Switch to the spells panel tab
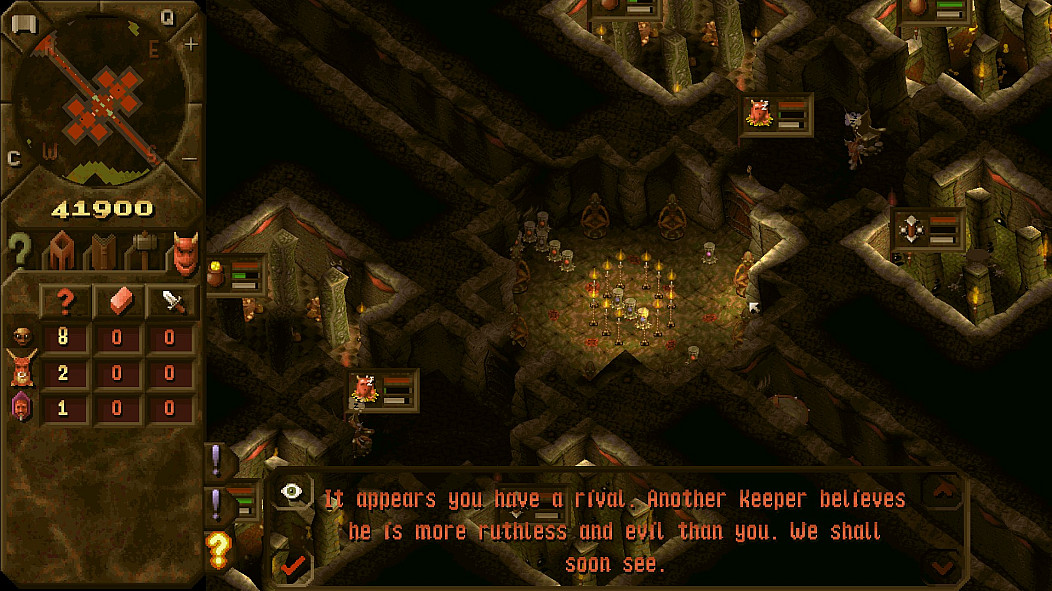 click(x=100, y=251)
